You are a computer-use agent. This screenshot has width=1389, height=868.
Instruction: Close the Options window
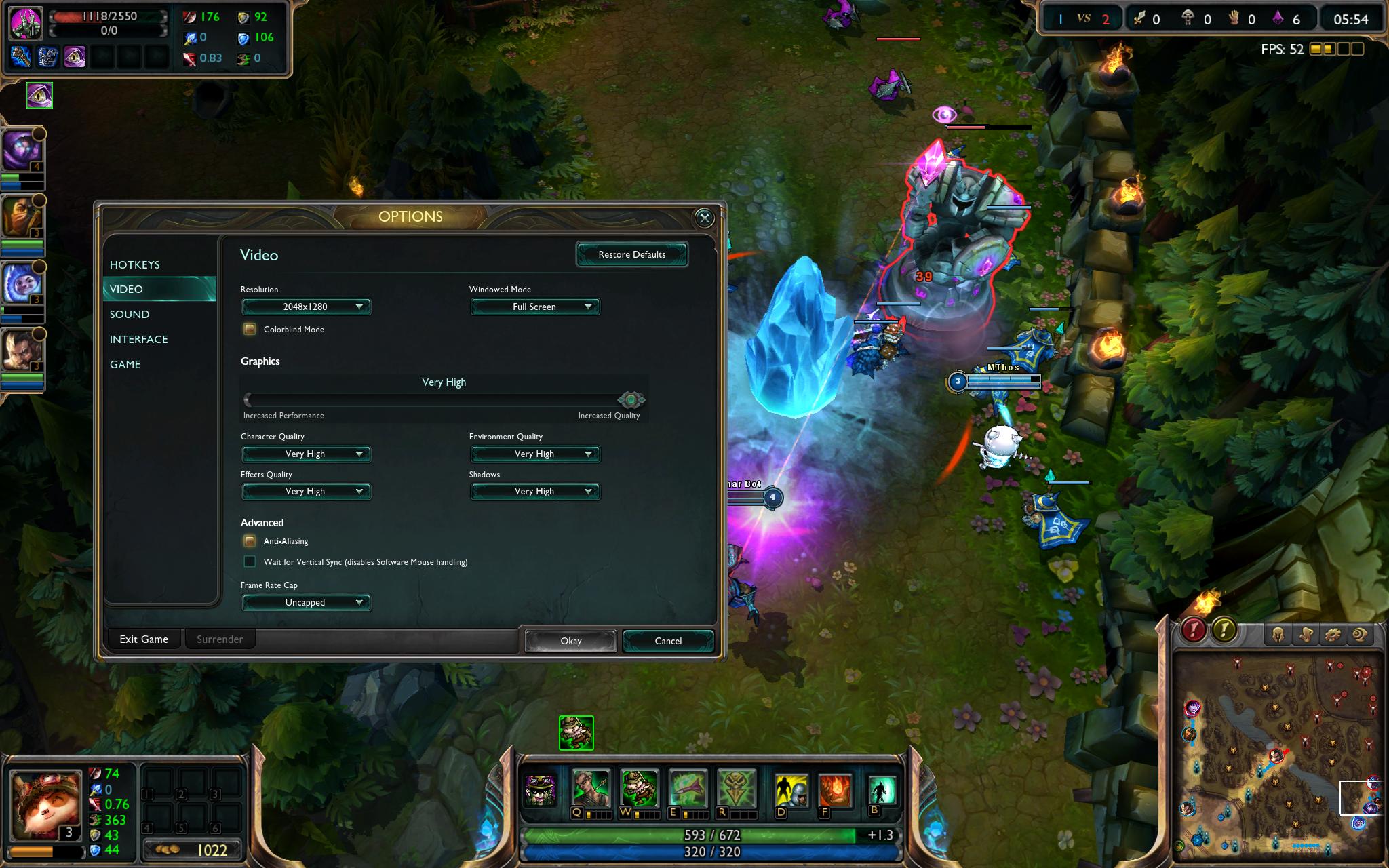coord(704,218)
